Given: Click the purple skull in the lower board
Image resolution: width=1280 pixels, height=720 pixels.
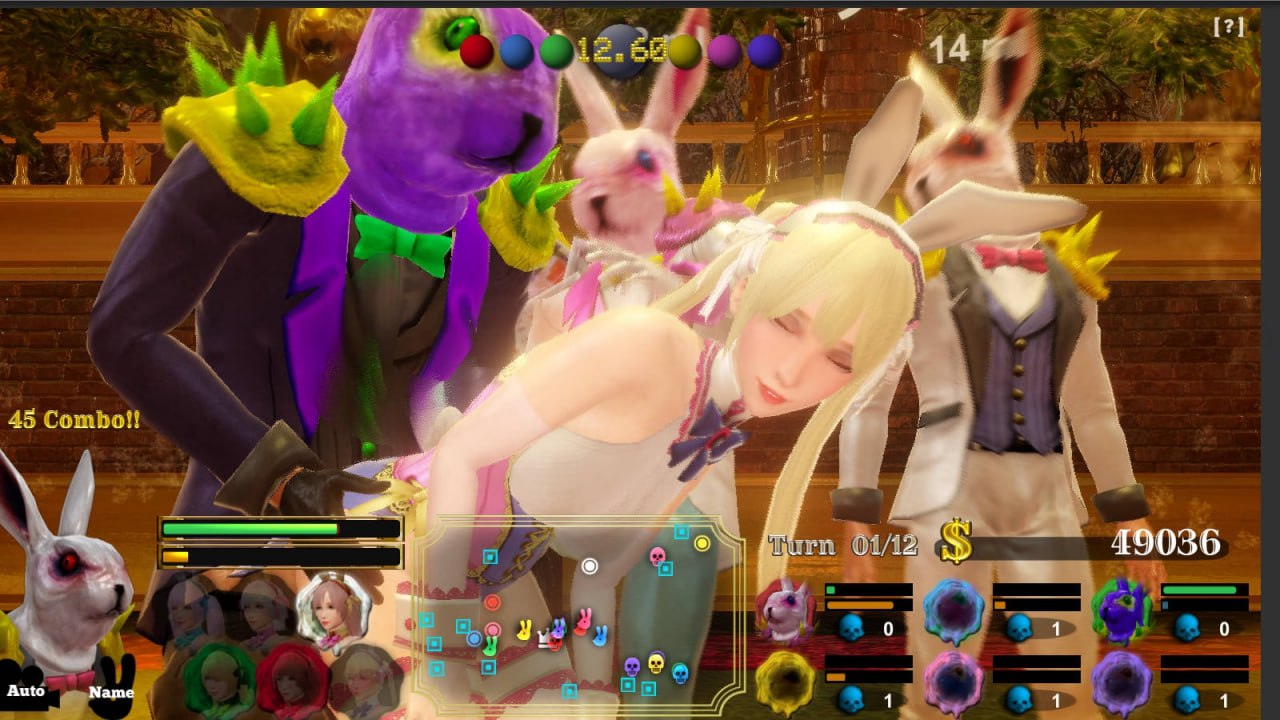Looking at the screenshot, I should coord(631,667).
